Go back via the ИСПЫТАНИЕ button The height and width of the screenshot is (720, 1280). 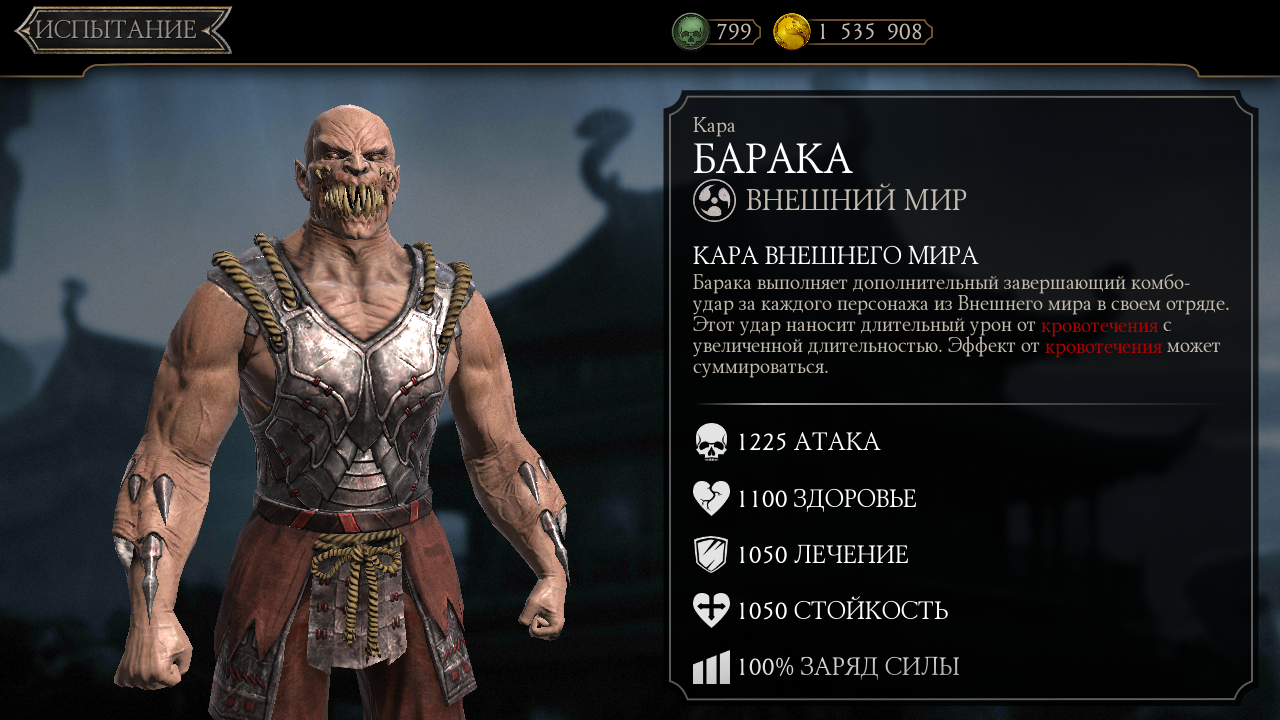coord(122,30)
